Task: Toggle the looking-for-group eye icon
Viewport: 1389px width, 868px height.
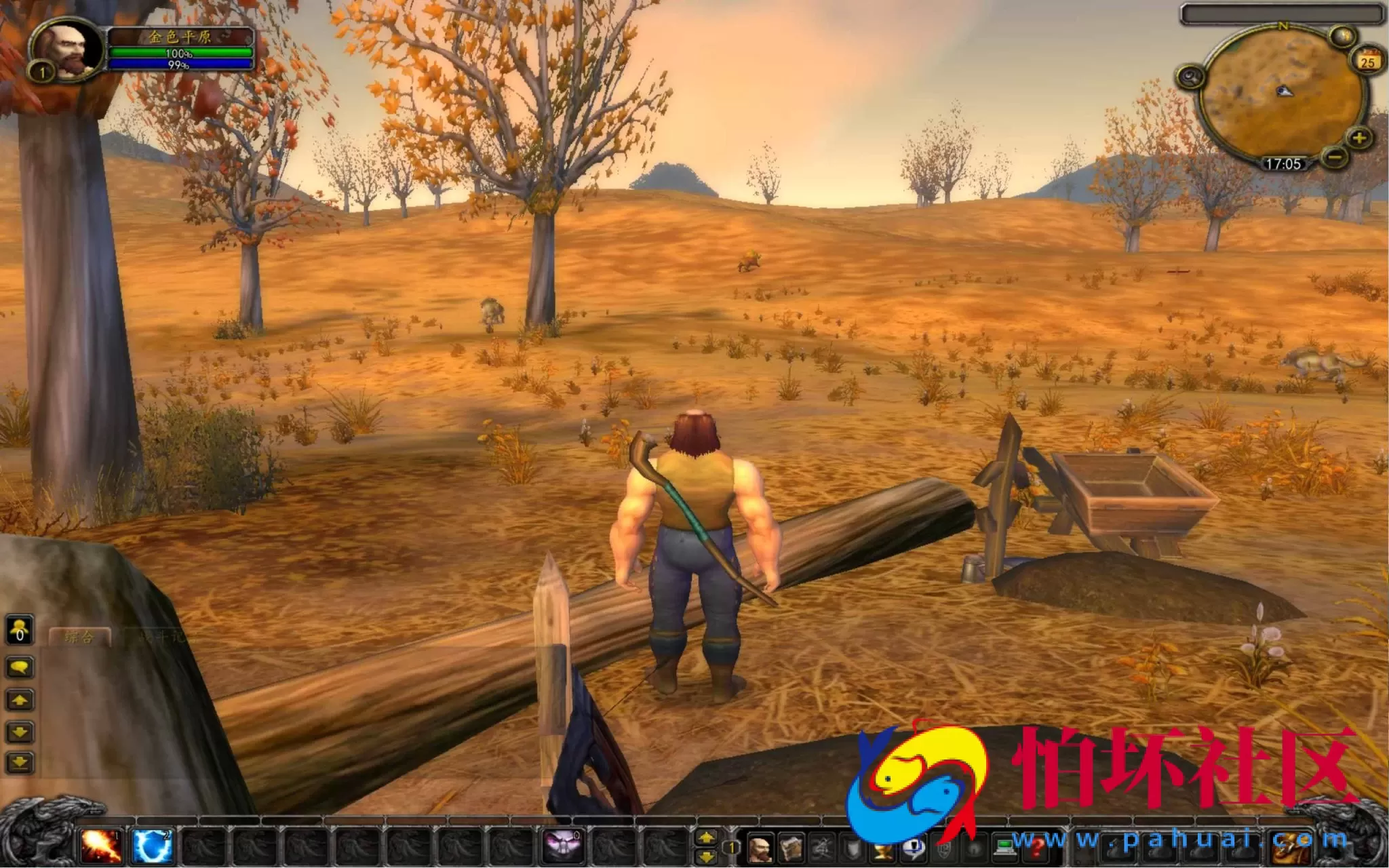Action: click(975, 850)
